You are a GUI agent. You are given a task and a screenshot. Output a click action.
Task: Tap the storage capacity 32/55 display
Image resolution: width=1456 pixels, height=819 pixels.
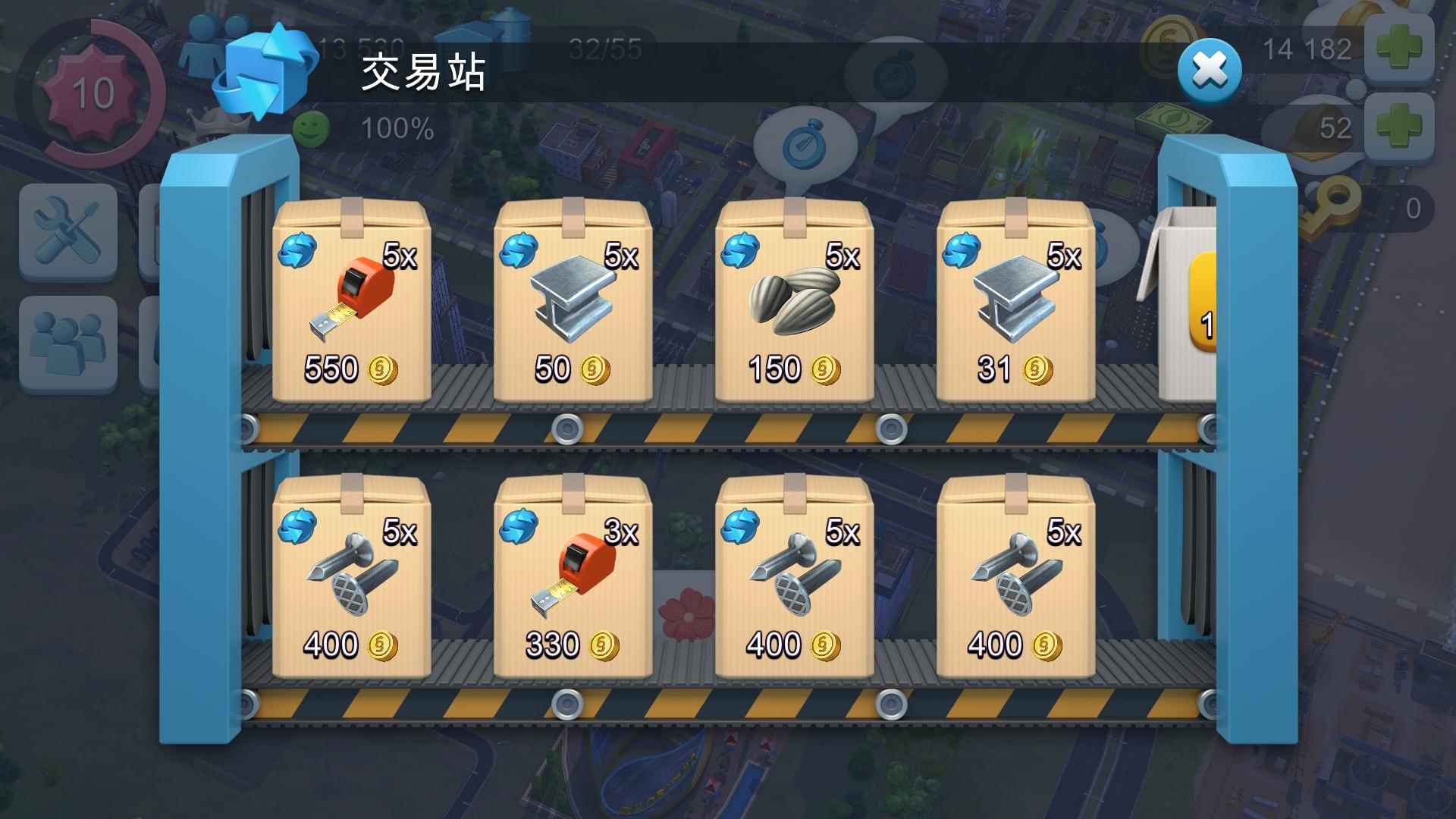[x=603, y=47]
